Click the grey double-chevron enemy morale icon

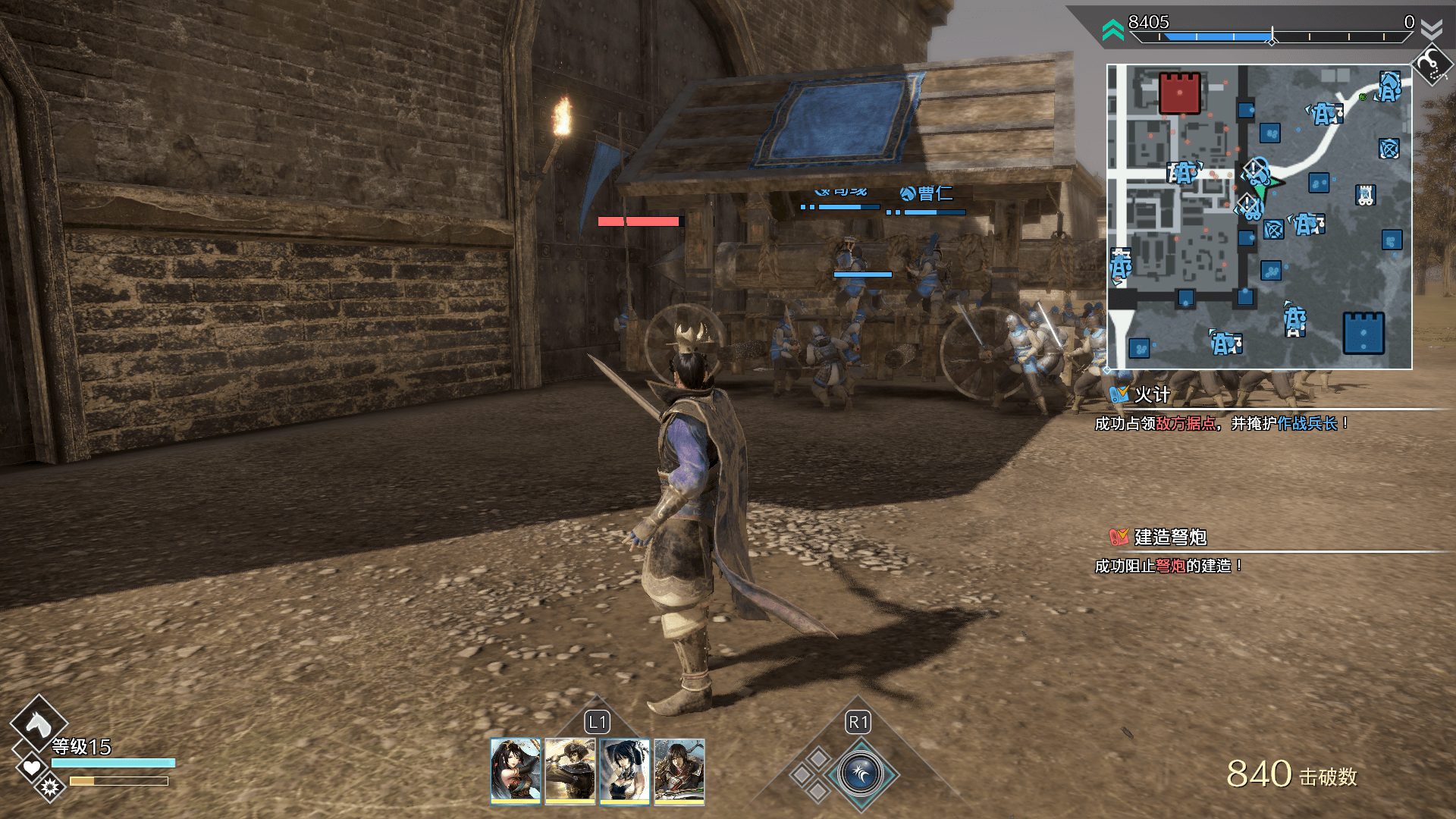click(x=1432, y=30)
